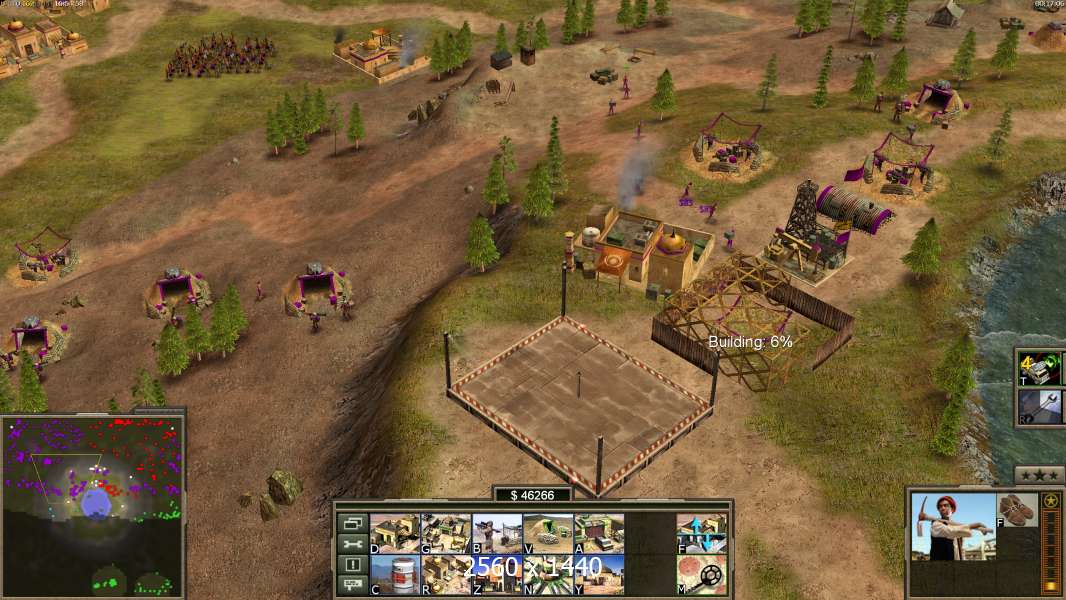
Task: Choose the vehicle depot build icon A
Action: [599, 533]
